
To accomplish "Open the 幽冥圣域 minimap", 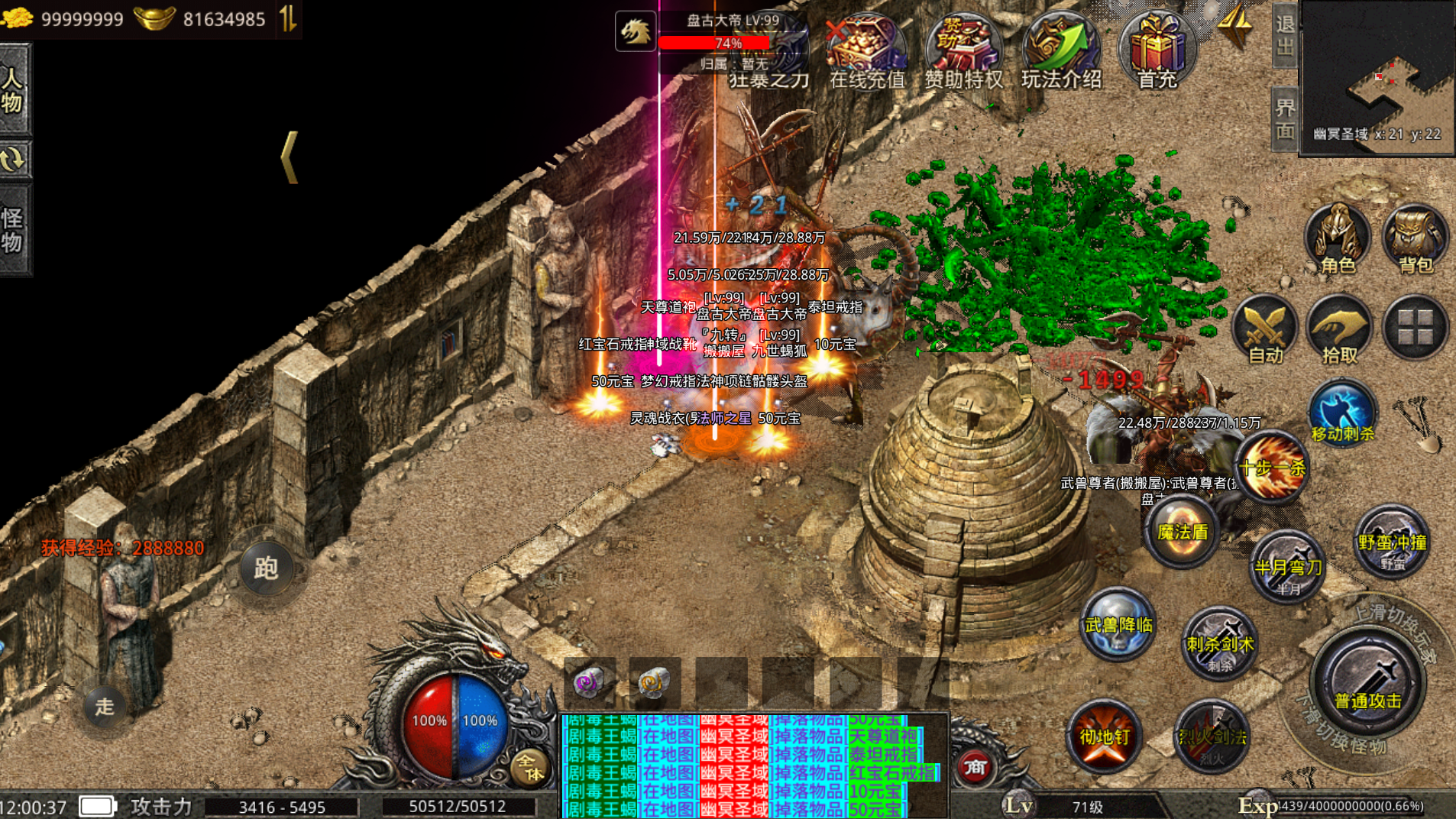I will pos(1377,76).
